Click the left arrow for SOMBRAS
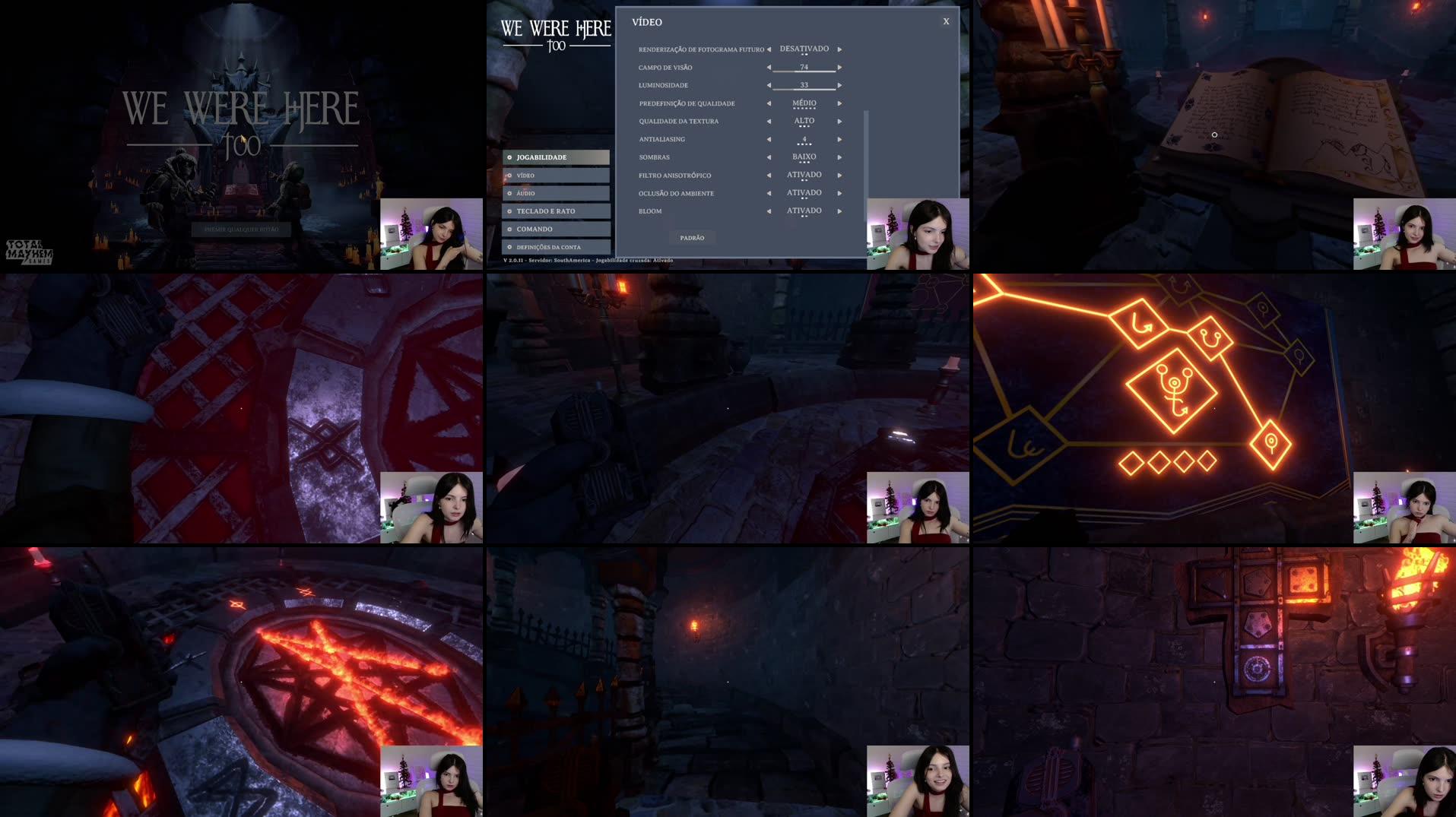Viewport: 1456px width, 817px height. pos(769,157)
